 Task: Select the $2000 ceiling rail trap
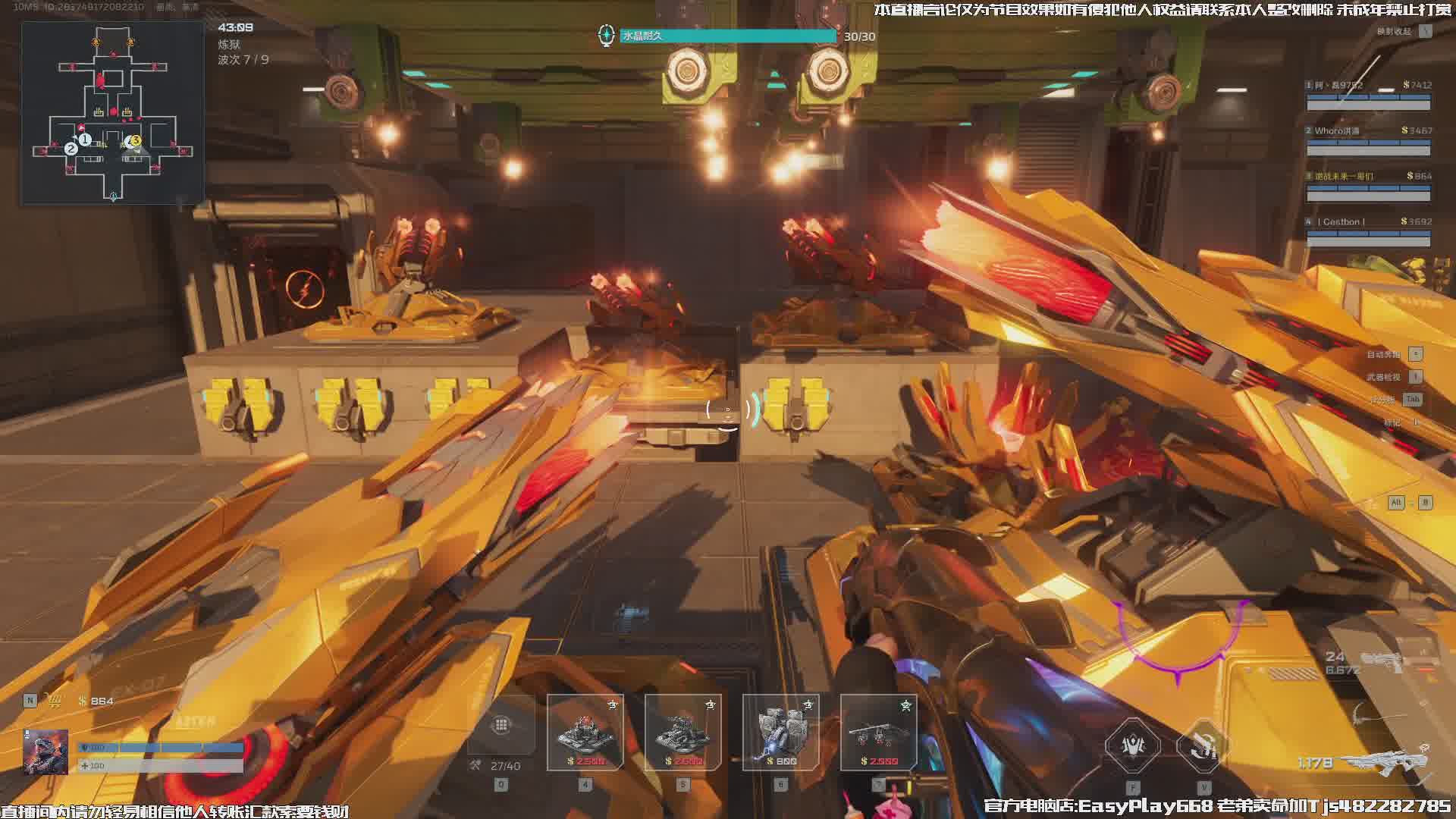coord(878,732)
